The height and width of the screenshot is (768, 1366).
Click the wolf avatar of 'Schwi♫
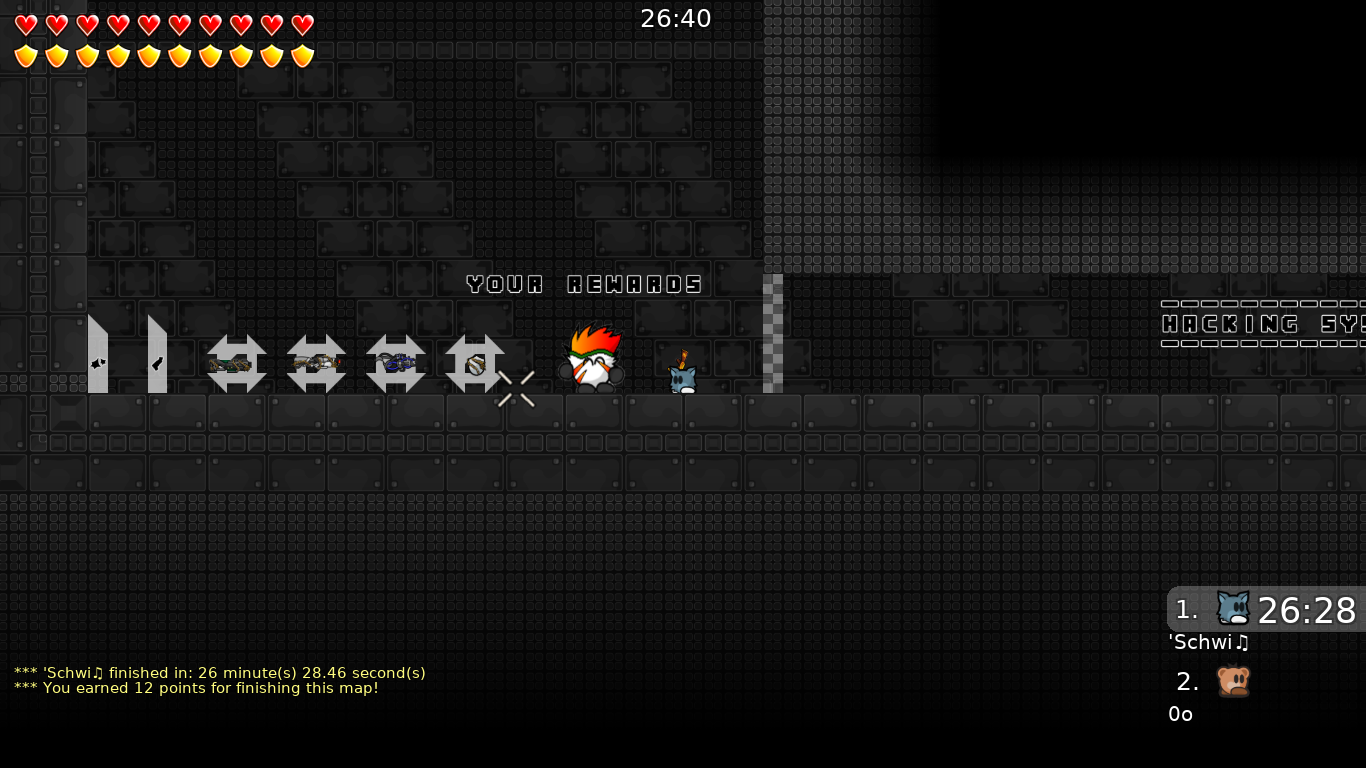pos(1233,608)
